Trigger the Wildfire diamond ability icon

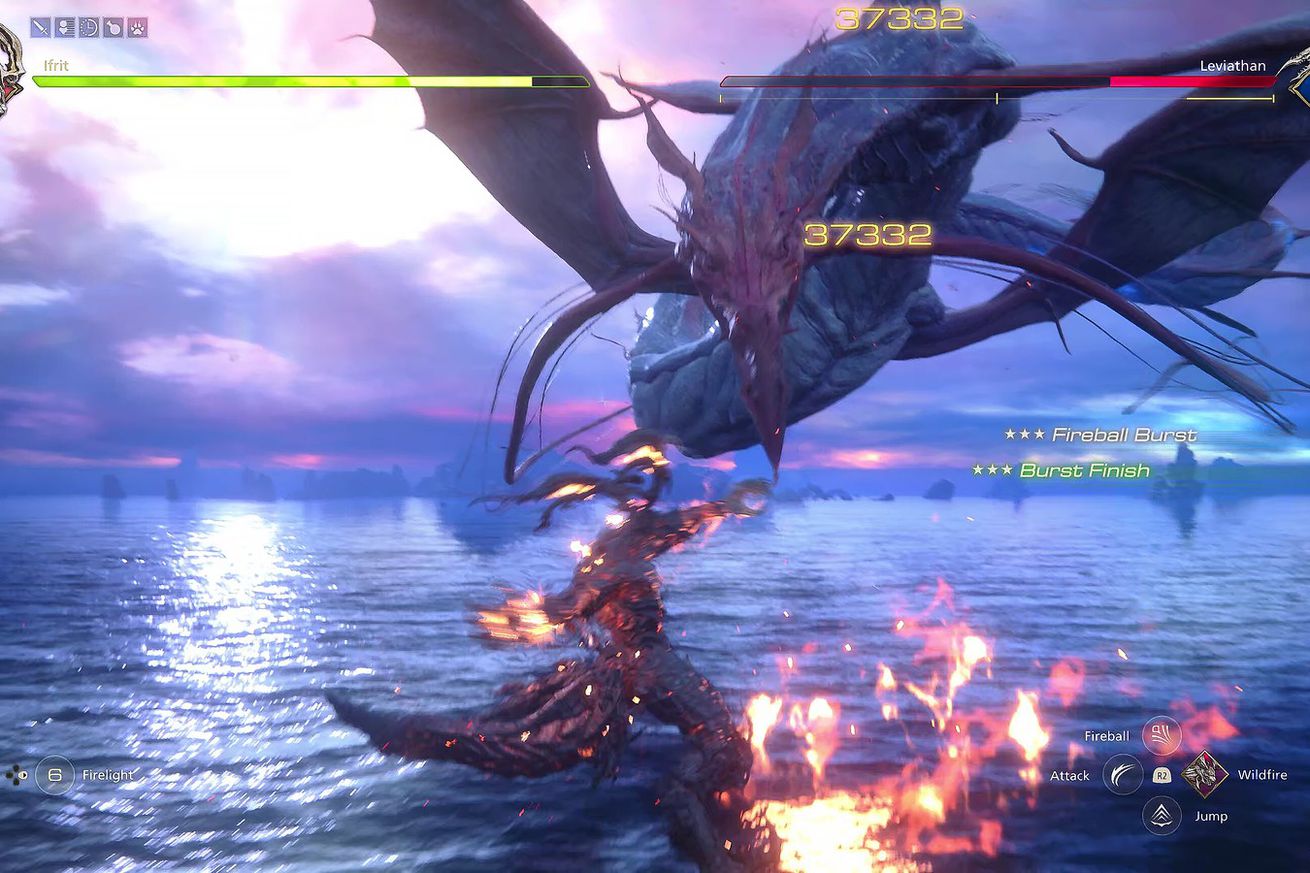tap(1205, 775)
